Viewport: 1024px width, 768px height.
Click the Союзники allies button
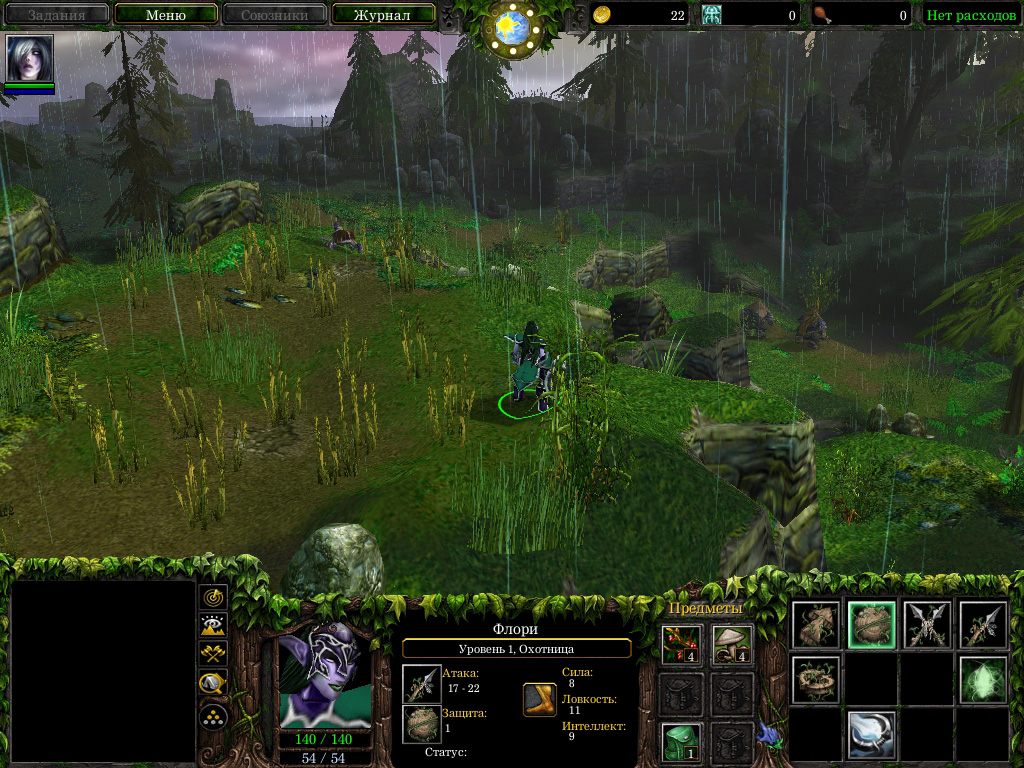pyautogui.click(x=273, y=15)
